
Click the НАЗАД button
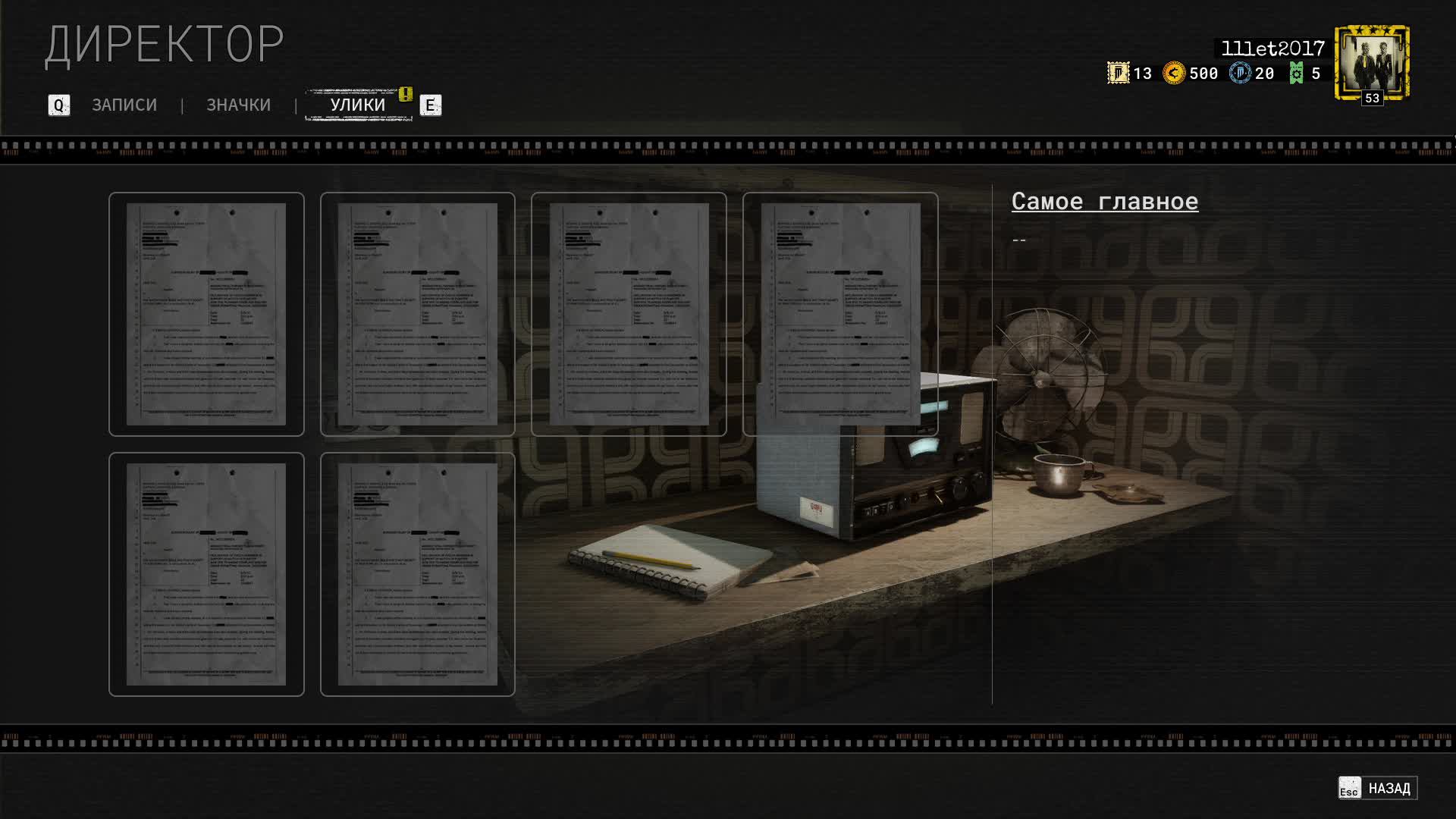point(1392,787)
